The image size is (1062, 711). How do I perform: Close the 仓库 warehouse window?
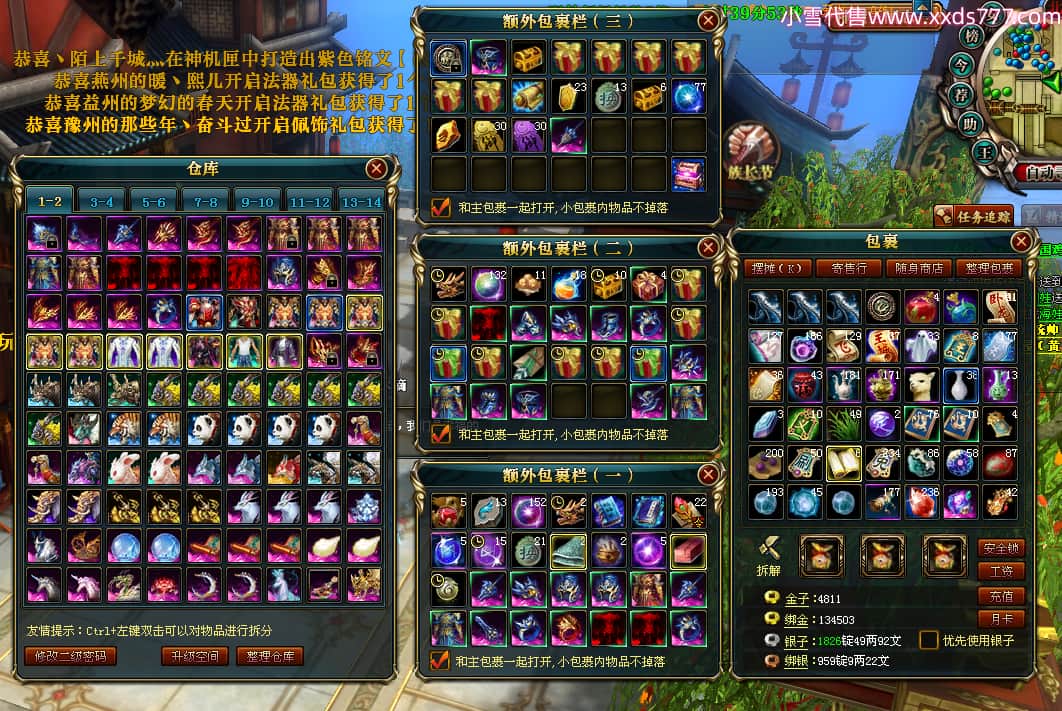click(377, 168)
